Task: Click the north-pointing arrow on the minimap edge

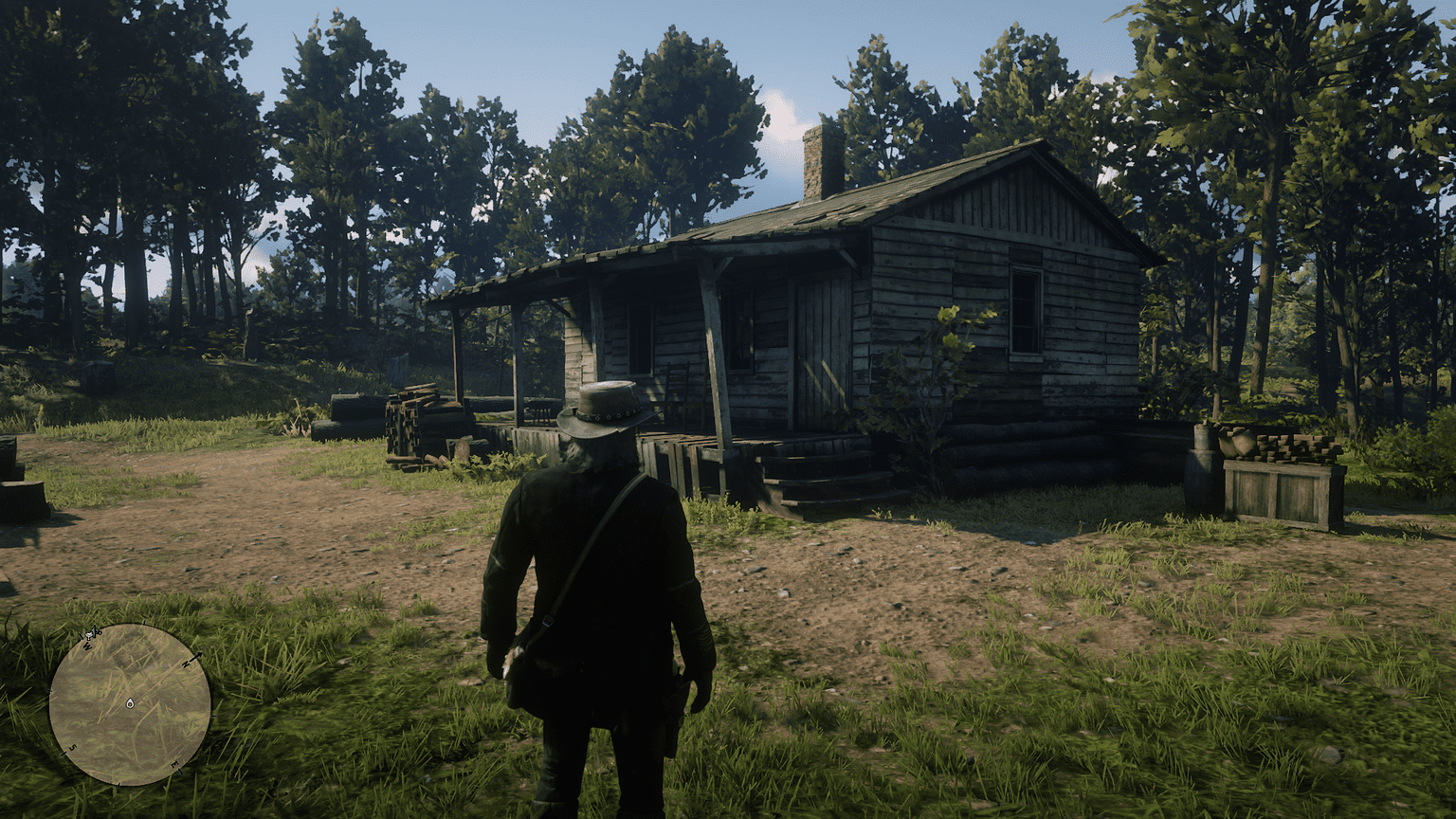Action: [x=200, y=654]
